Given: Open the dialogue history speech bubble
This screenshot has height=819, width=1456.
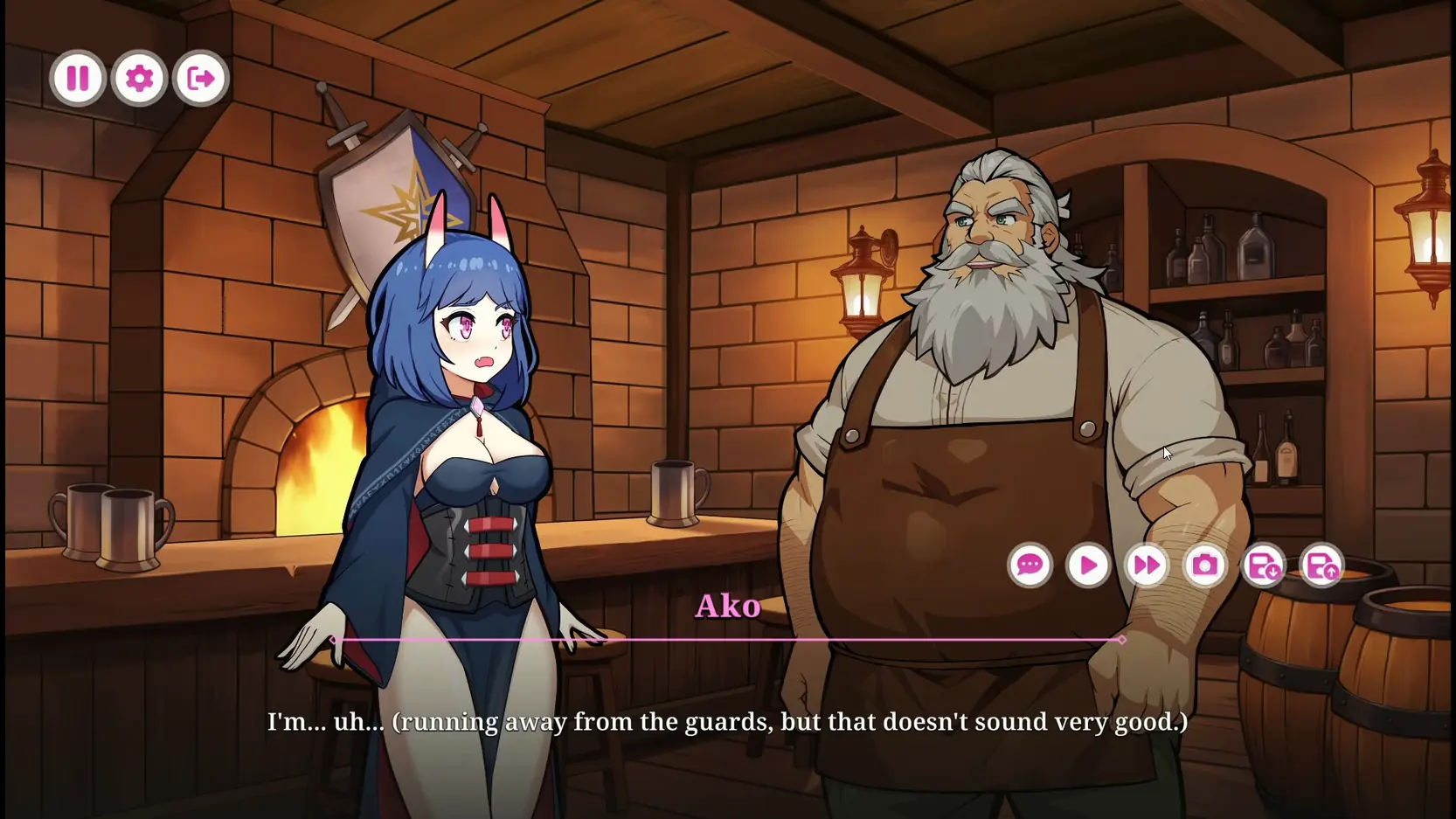Looking at the screenshot, I should click(1030, 566).
